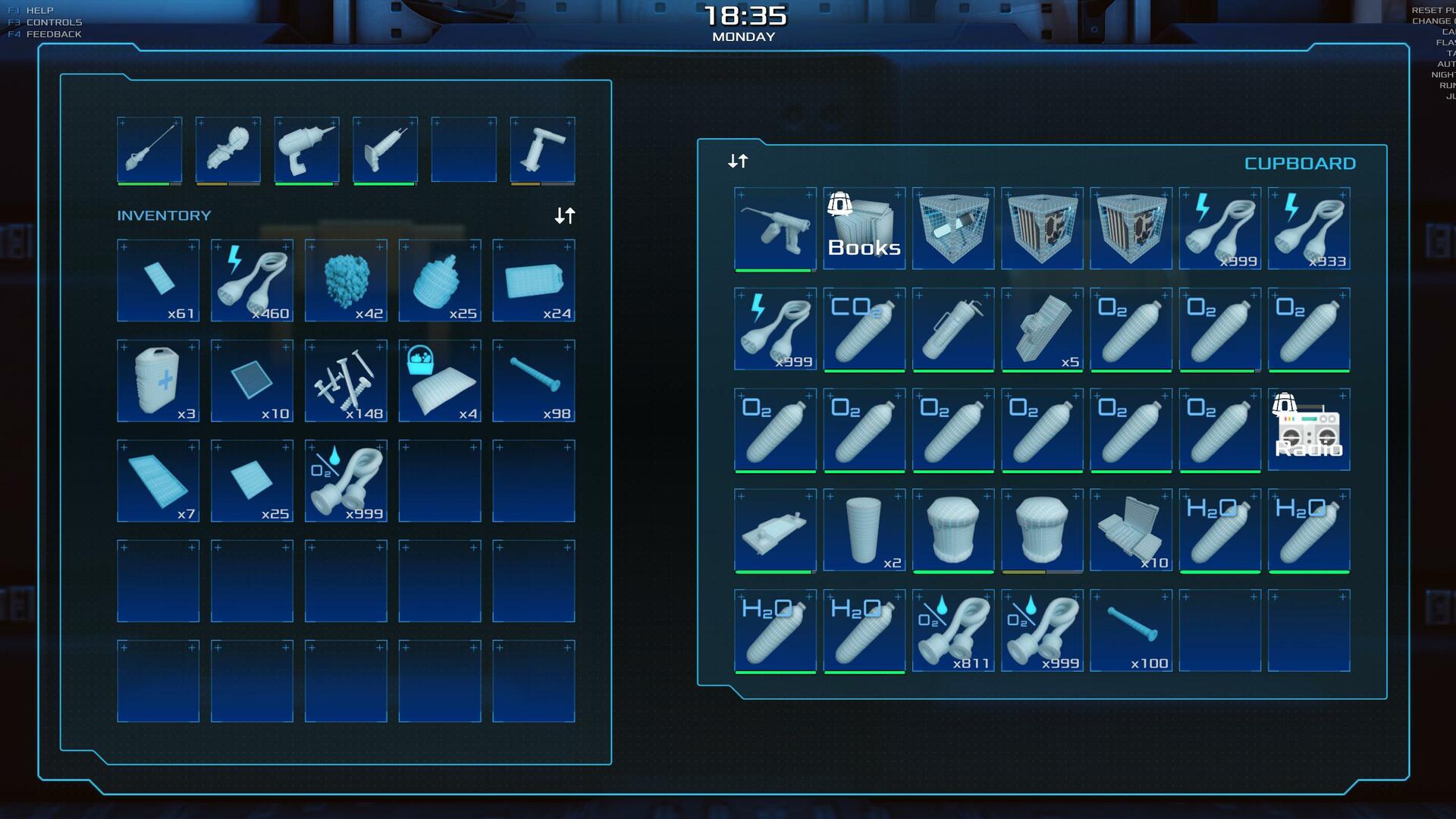The width and height of the screenshot is (1456, 819).
Task: Select the screws and bolts stack of 148
Action: click(346, 381)
